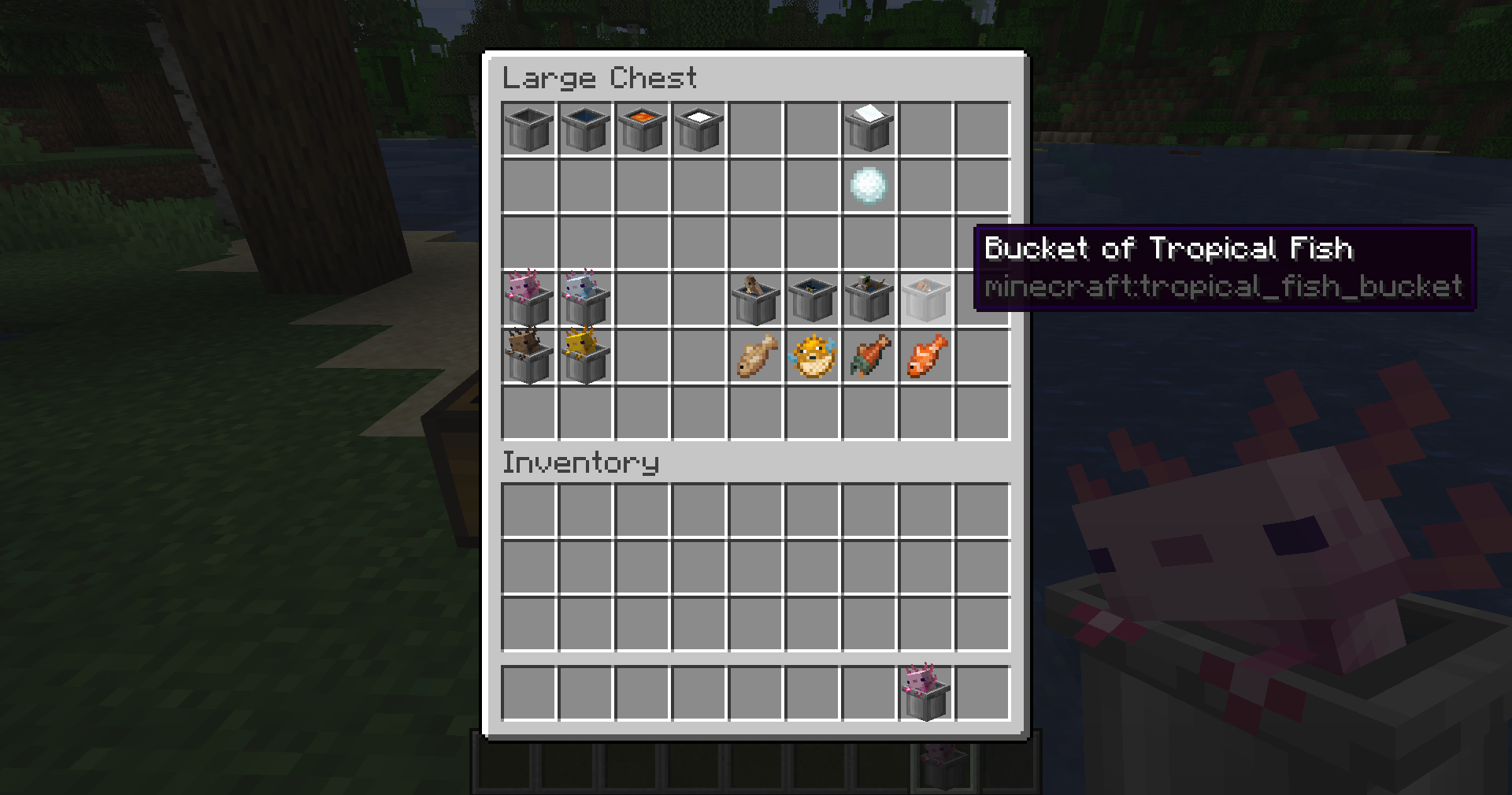This screenshot has width=1512, height=795.
Task: Grab the bucket of salmon
Action: (869, 299)
